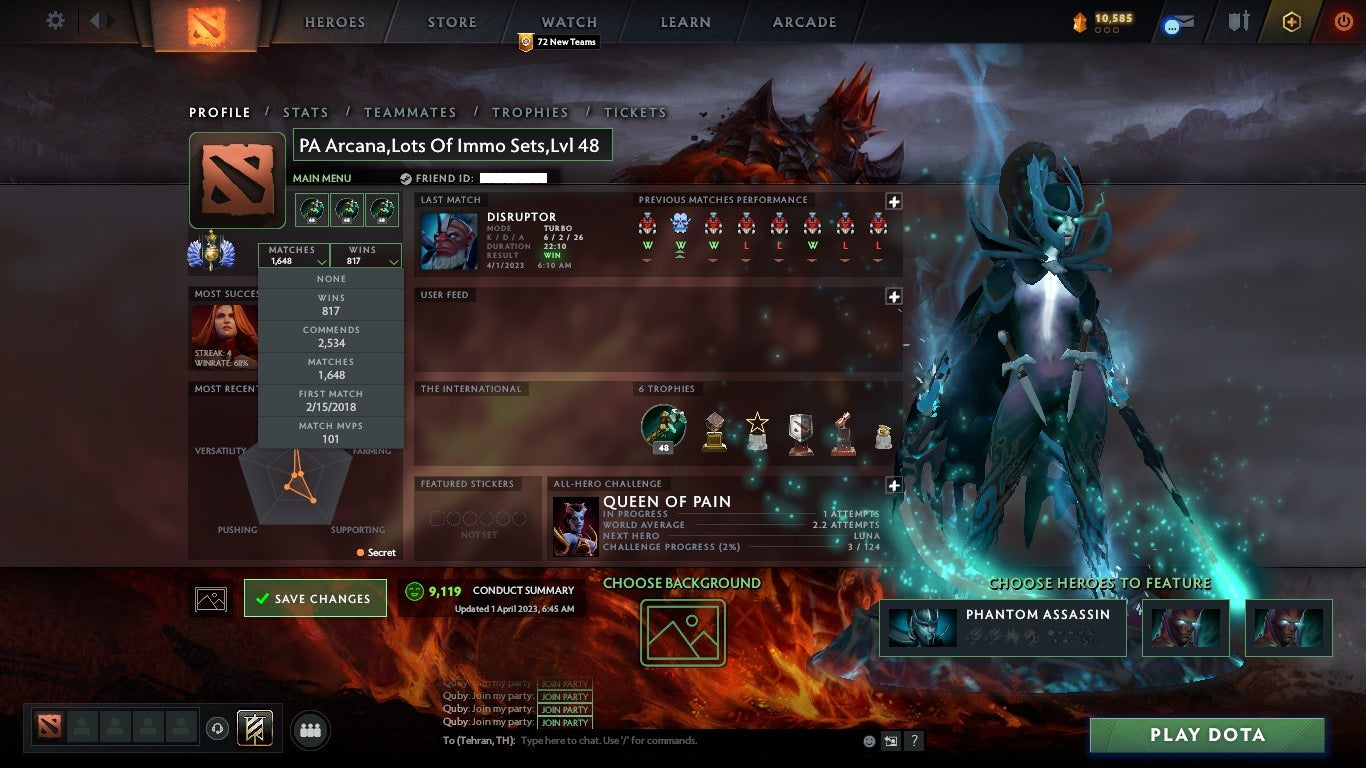
Task: Switch to the STATS tab
Action: [306, 112]
